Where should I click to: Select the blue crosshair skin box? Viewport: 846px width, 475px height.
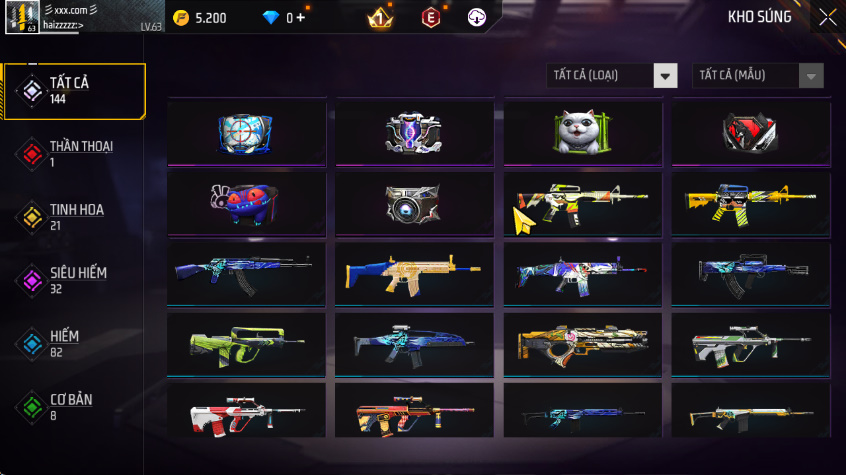246,133
